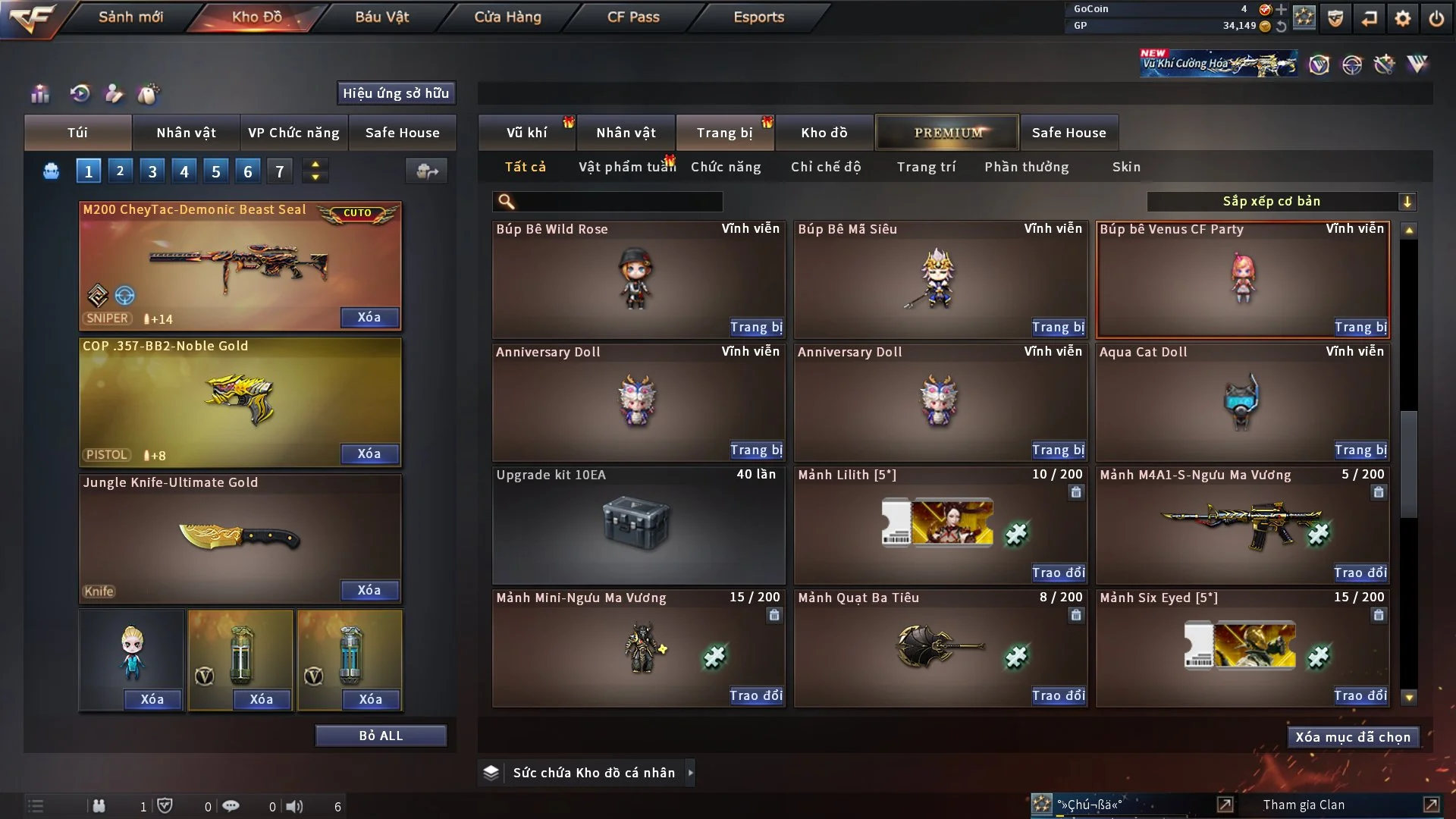
Task: Click the item search field
Action: [618, 201]
